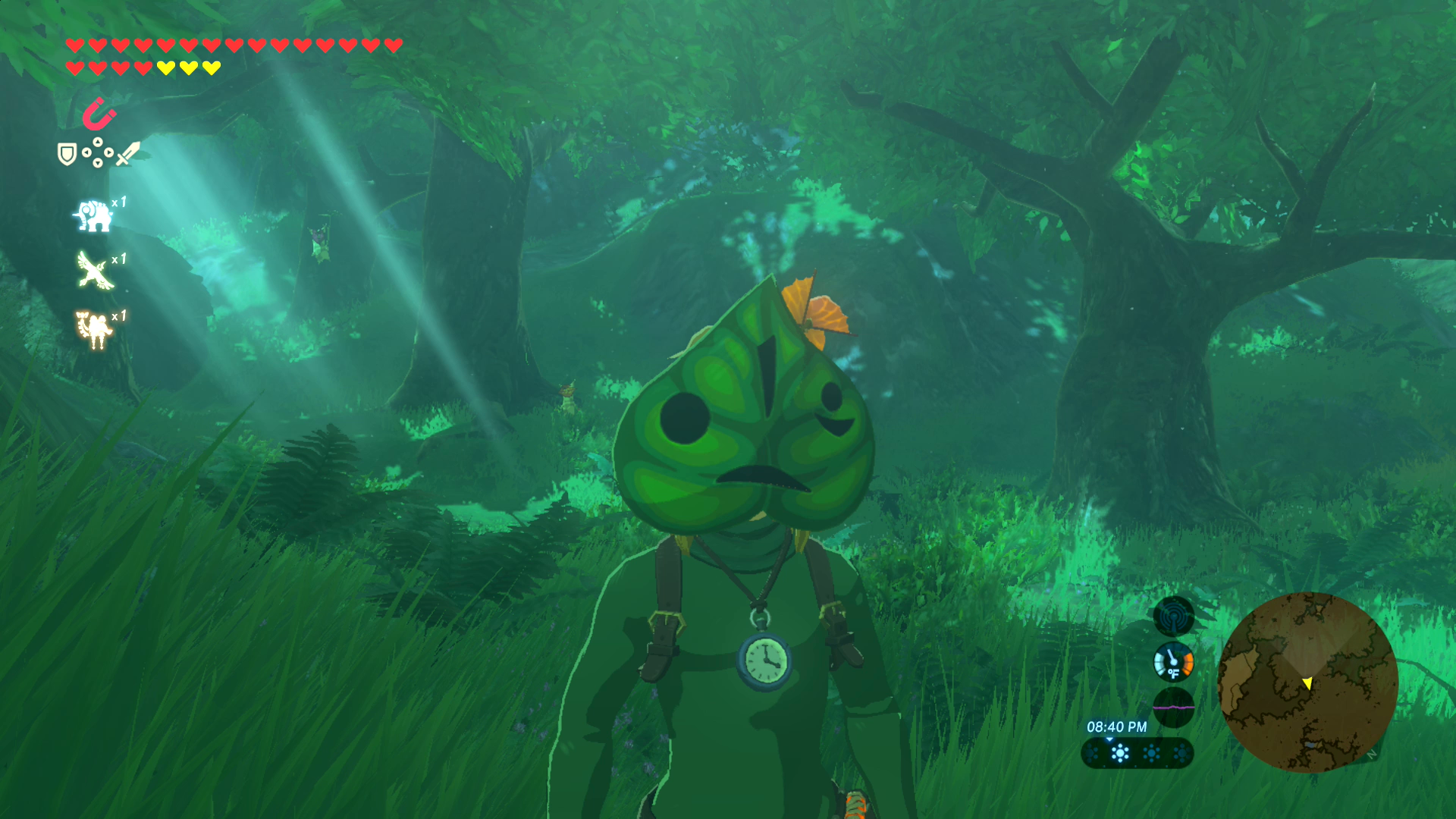
Task: Click the shield icon beside the d-pad selector
Action: click(x=67, y=155)
